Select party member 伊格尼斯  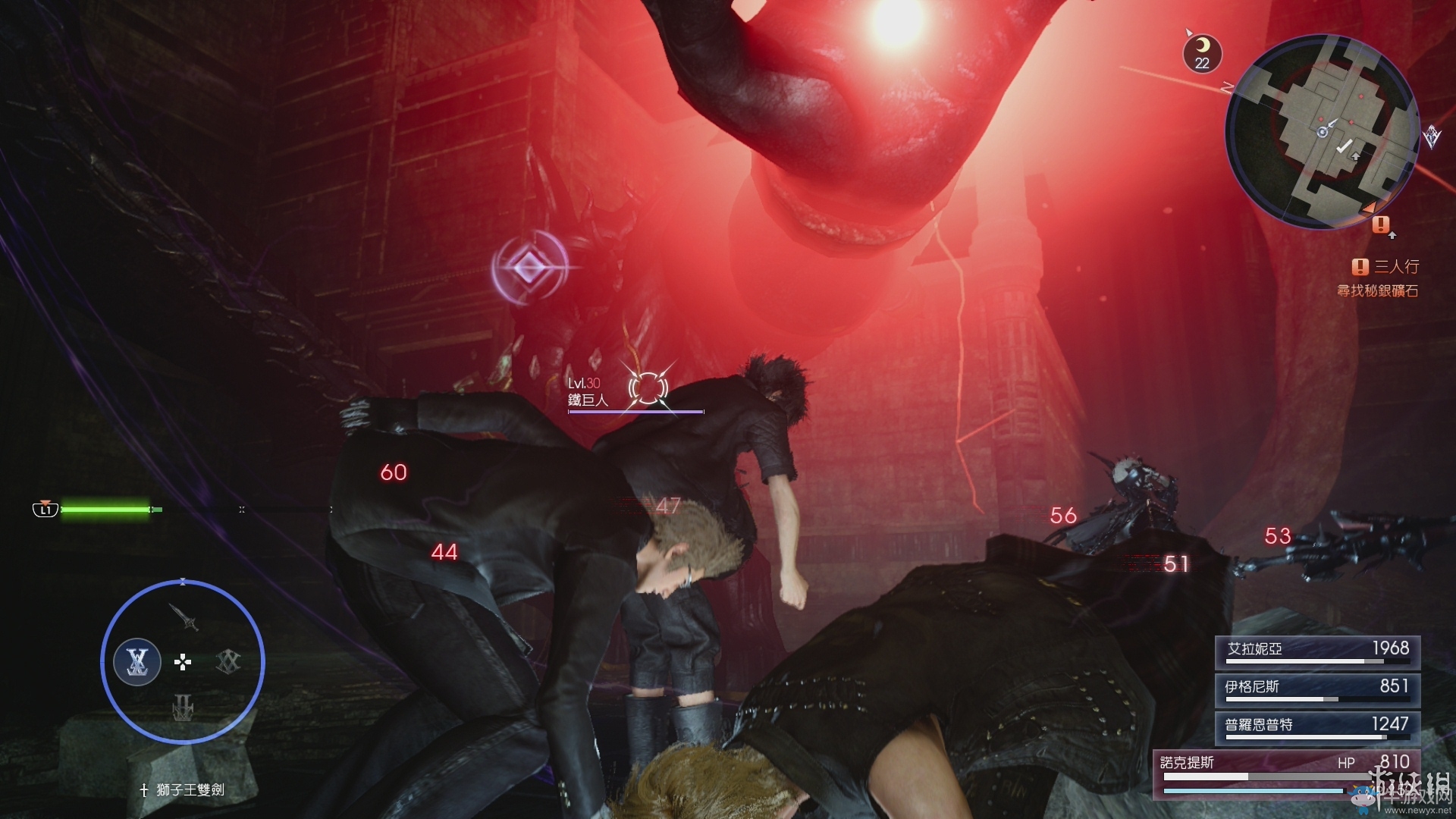coord(1317,689)
